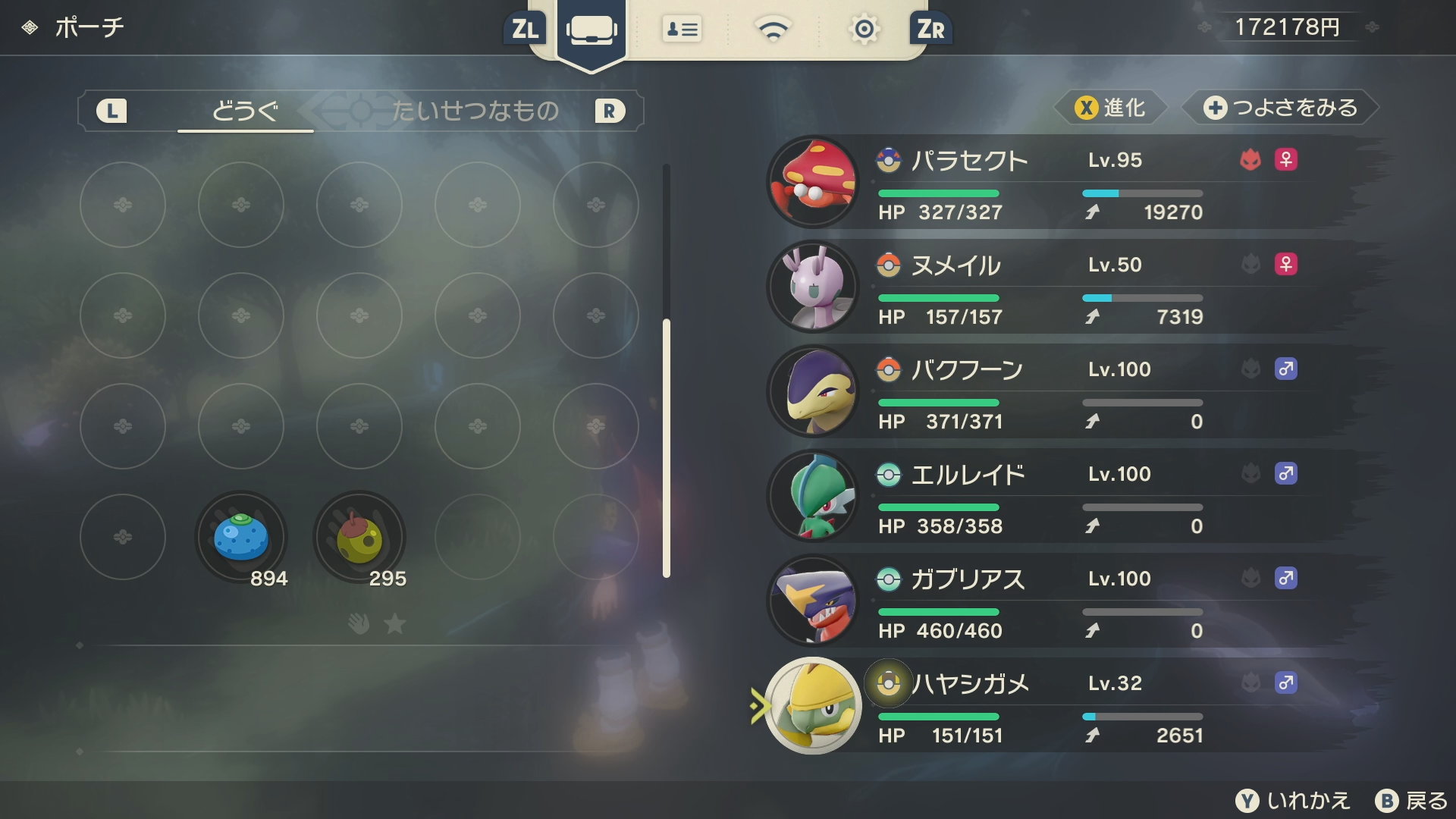Click the star favorite icon below items
1456x819 pixels.
(395, 624)
